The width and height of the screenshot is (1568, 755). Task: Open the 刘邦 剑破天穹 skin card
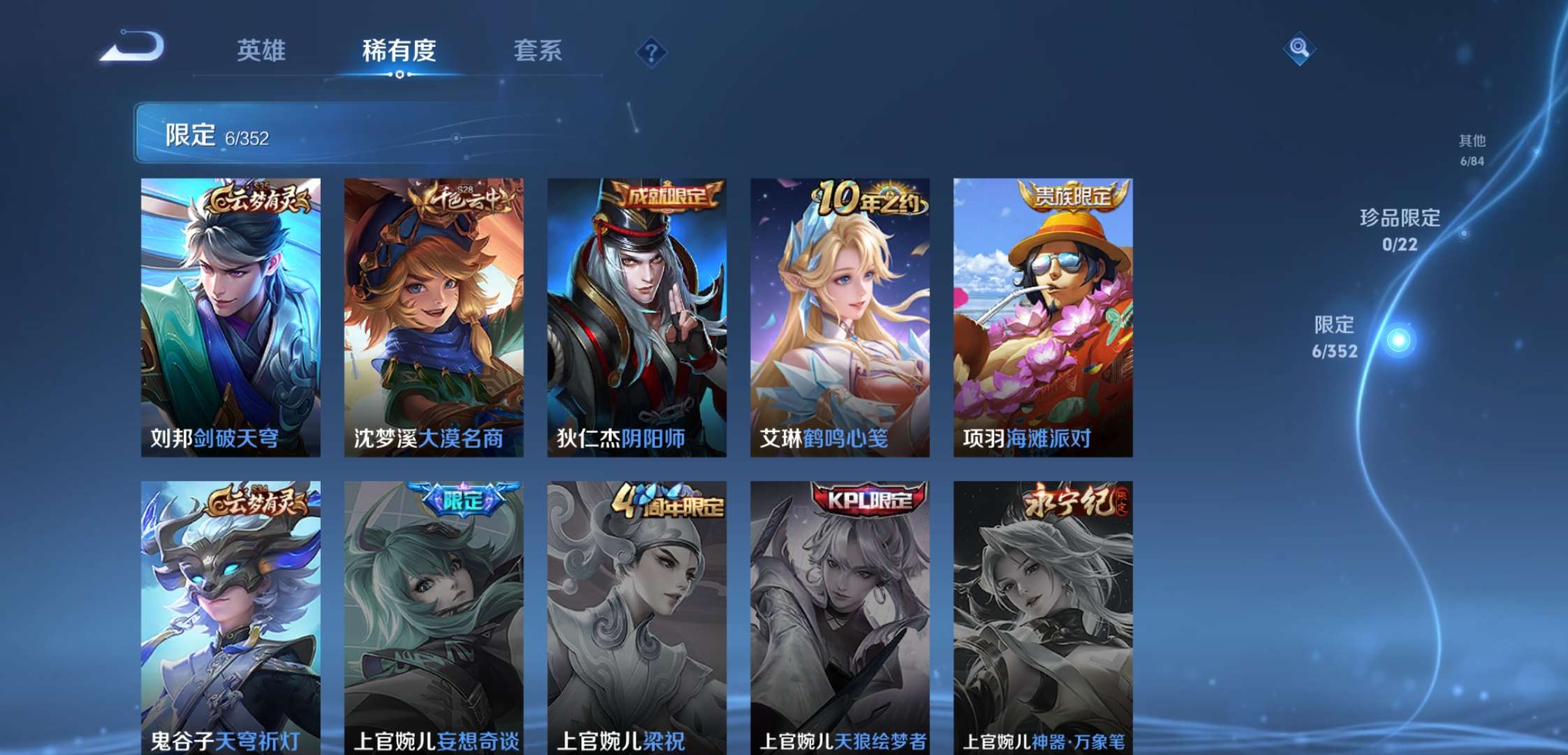pyautogui.click(x=231, y=315)
